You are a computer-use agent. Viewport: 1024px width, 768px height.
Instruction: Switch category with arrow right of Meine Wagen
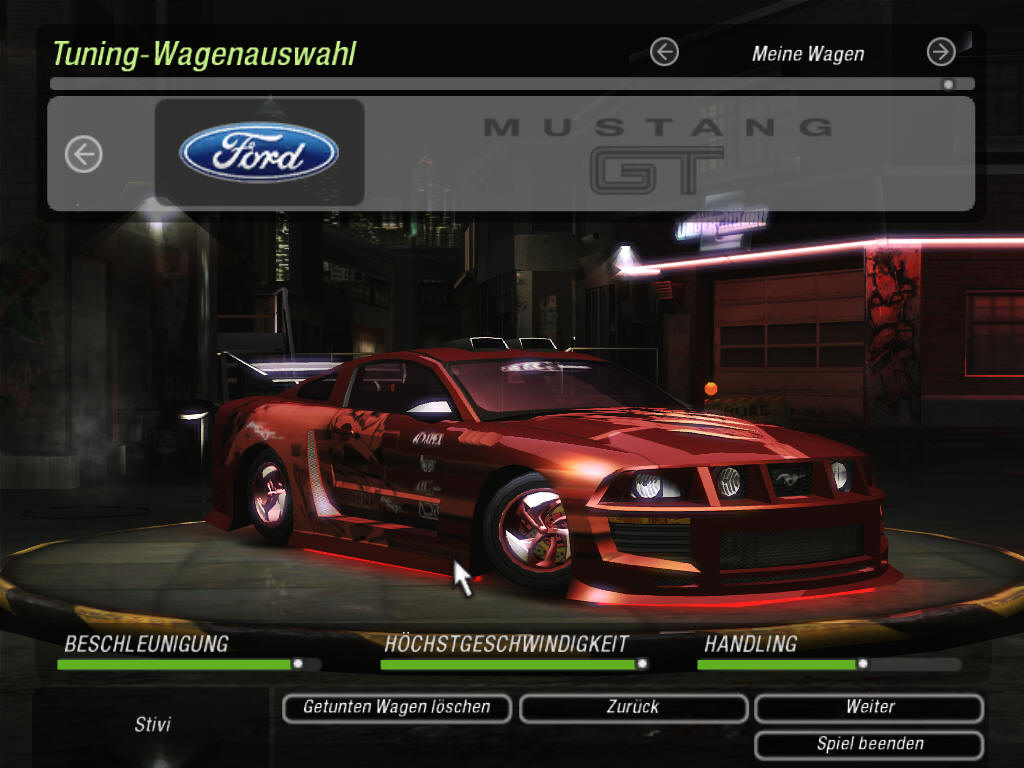(940, 52)
